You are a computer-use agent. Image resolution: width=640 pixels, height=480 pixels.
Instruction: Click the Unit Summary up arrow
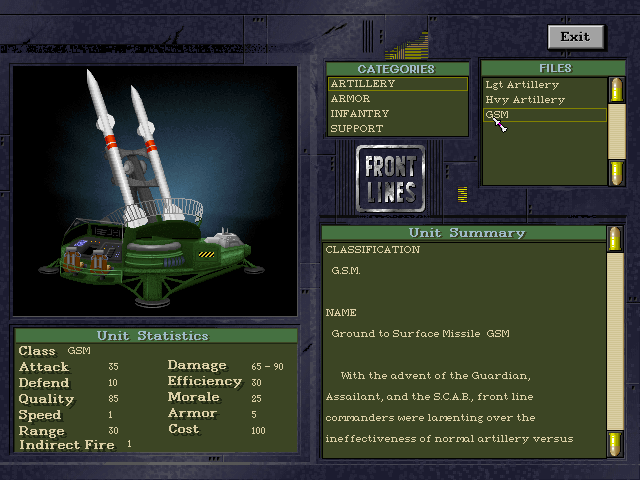tap(614, 238)
